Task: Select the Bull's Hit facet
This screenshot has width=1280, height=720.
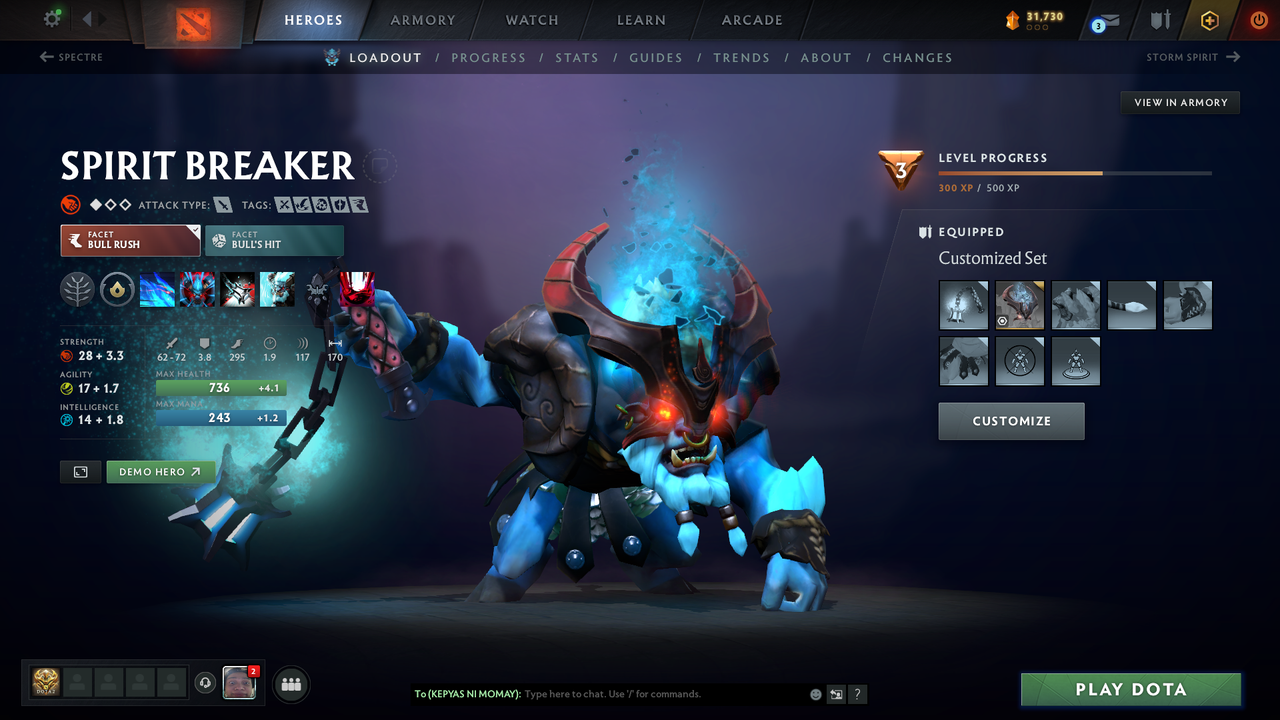Action: point(274,240)
